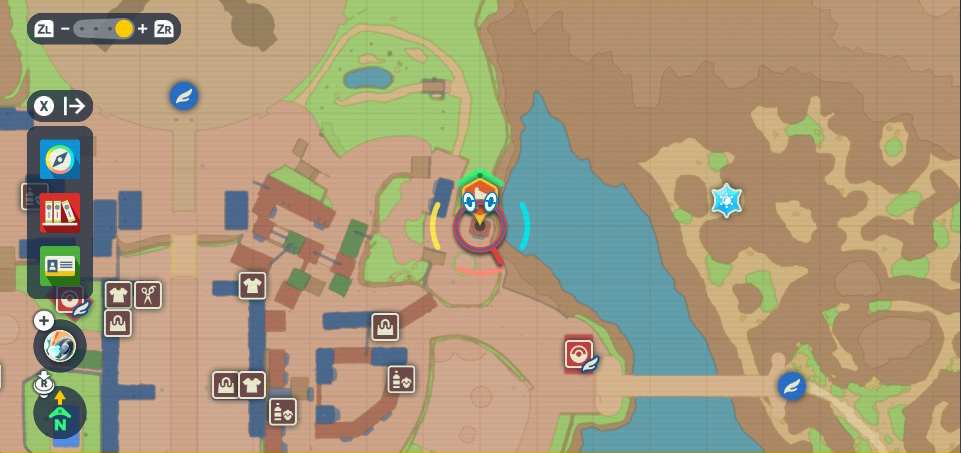The image size is (961, 453).
Task: Select the shop marker directly below the hair salon
Action: pos(118,323)
